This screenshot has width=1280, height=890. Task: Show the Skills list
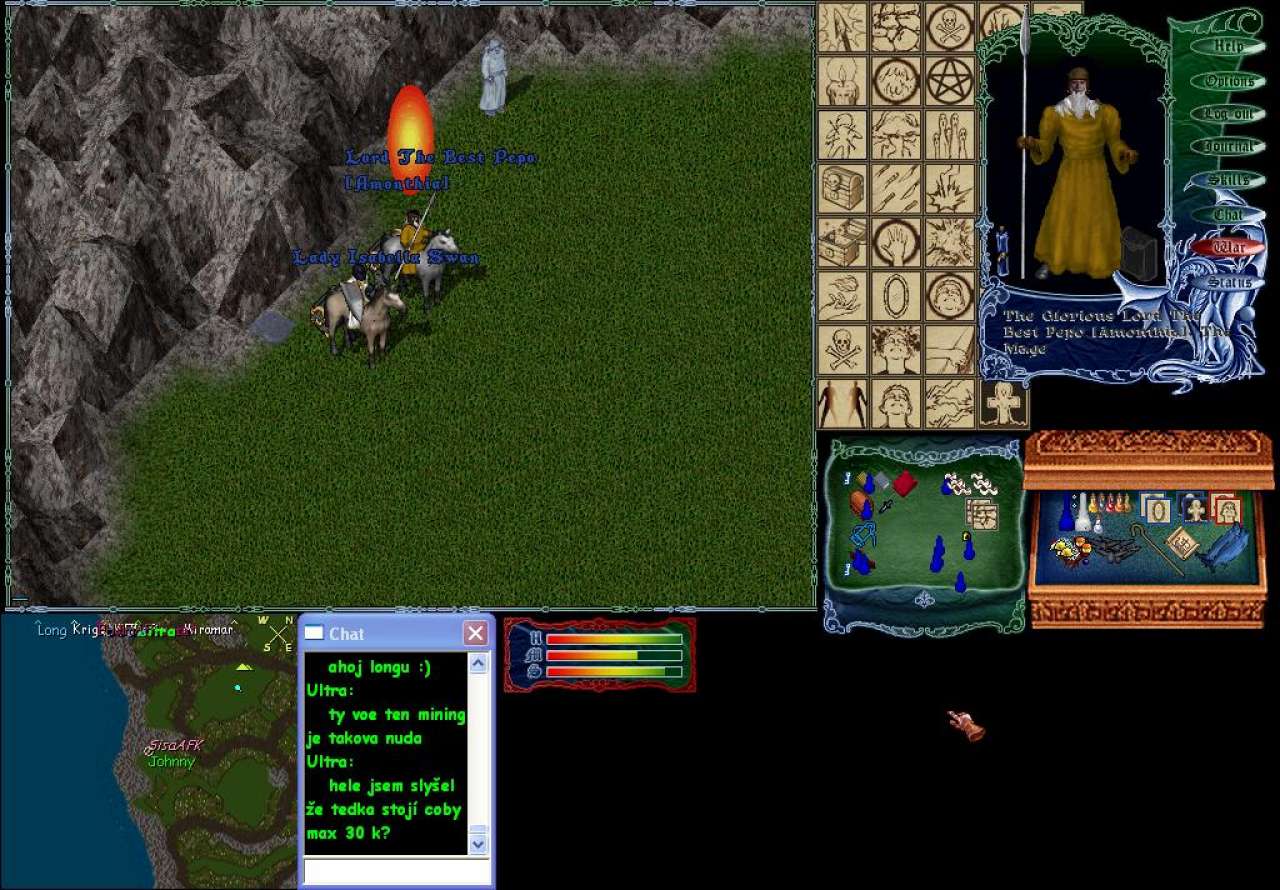coord(1228,180)
